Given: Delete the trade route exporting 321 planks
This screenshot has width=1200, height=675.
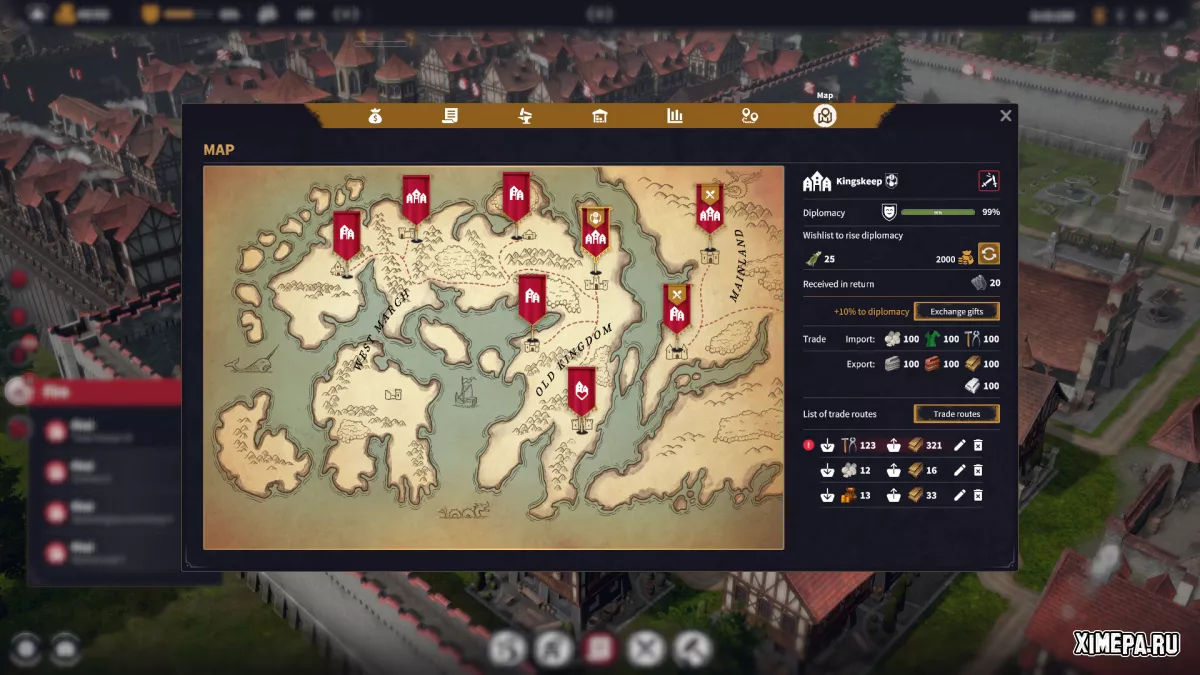Looking at the screenshot, I should pos(978,445).
